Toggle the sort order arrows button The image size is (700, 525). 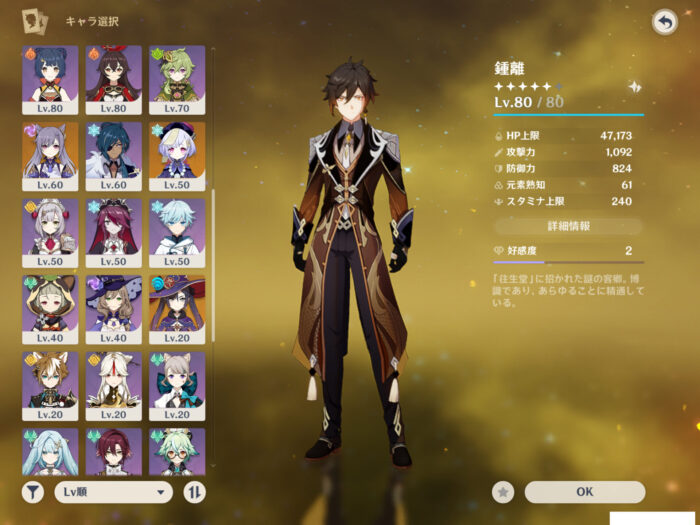[195, 492]
